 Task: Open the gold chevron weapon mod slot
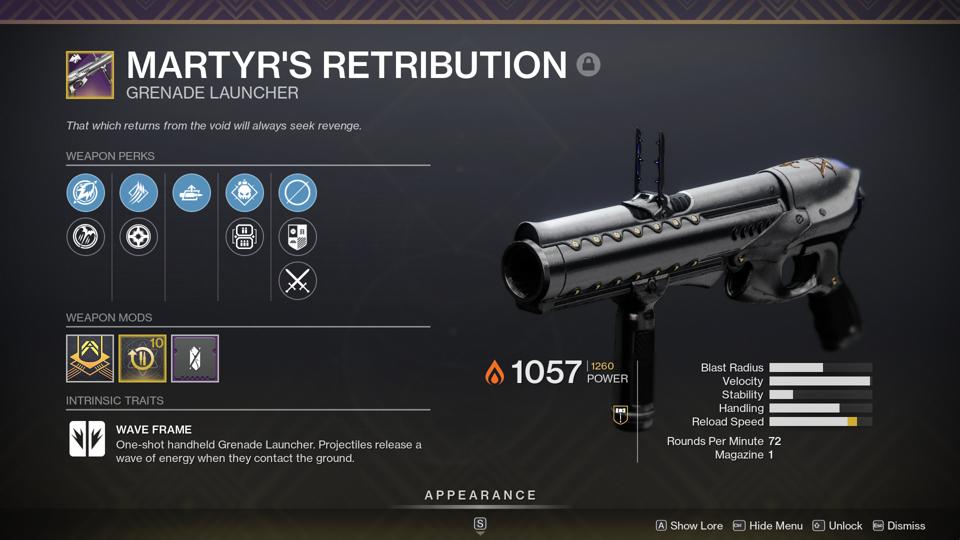(90, 358)
